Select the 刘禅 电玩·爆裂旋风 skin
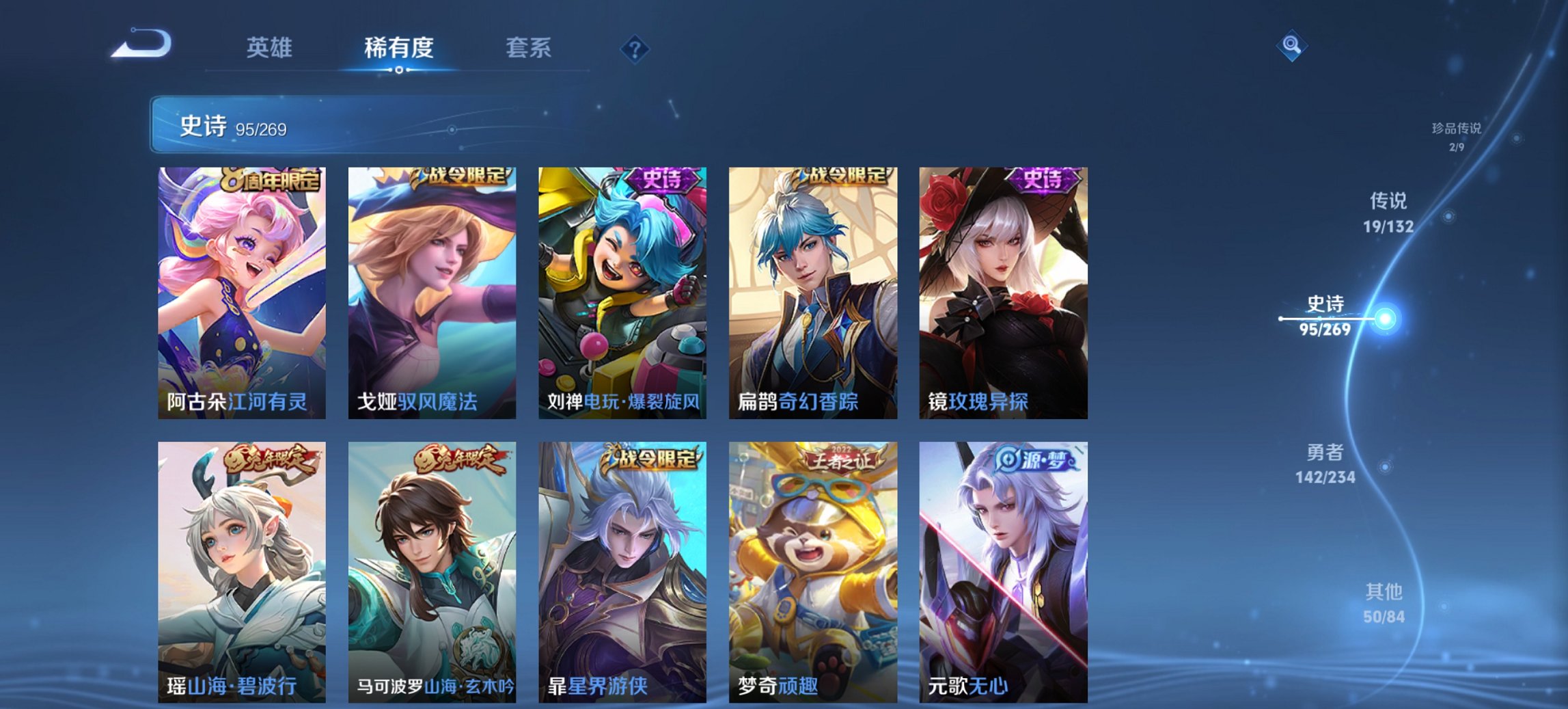Screen dimensions: 1568x709 622,287
